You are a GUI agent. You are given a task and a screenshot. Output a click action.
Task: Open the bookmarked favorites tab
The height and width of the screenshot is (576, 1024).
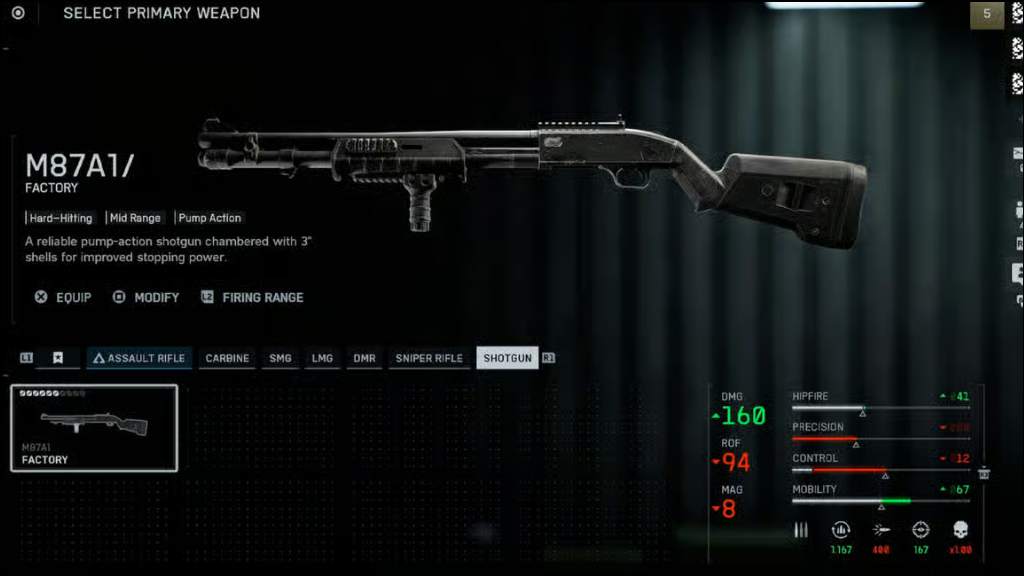pos(58,358)
